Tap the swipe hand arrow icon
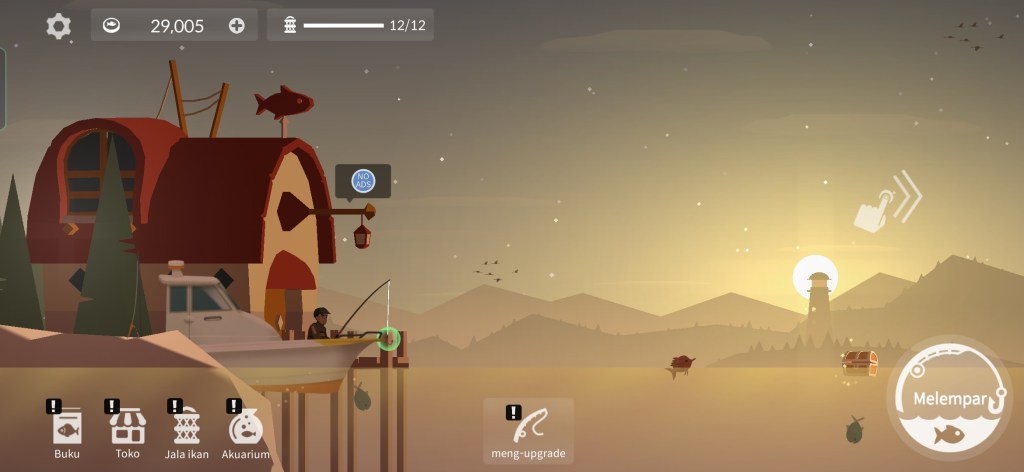The width and height of the screenshot is (1024, 472). pyautogui.click(x=886, y=203)
